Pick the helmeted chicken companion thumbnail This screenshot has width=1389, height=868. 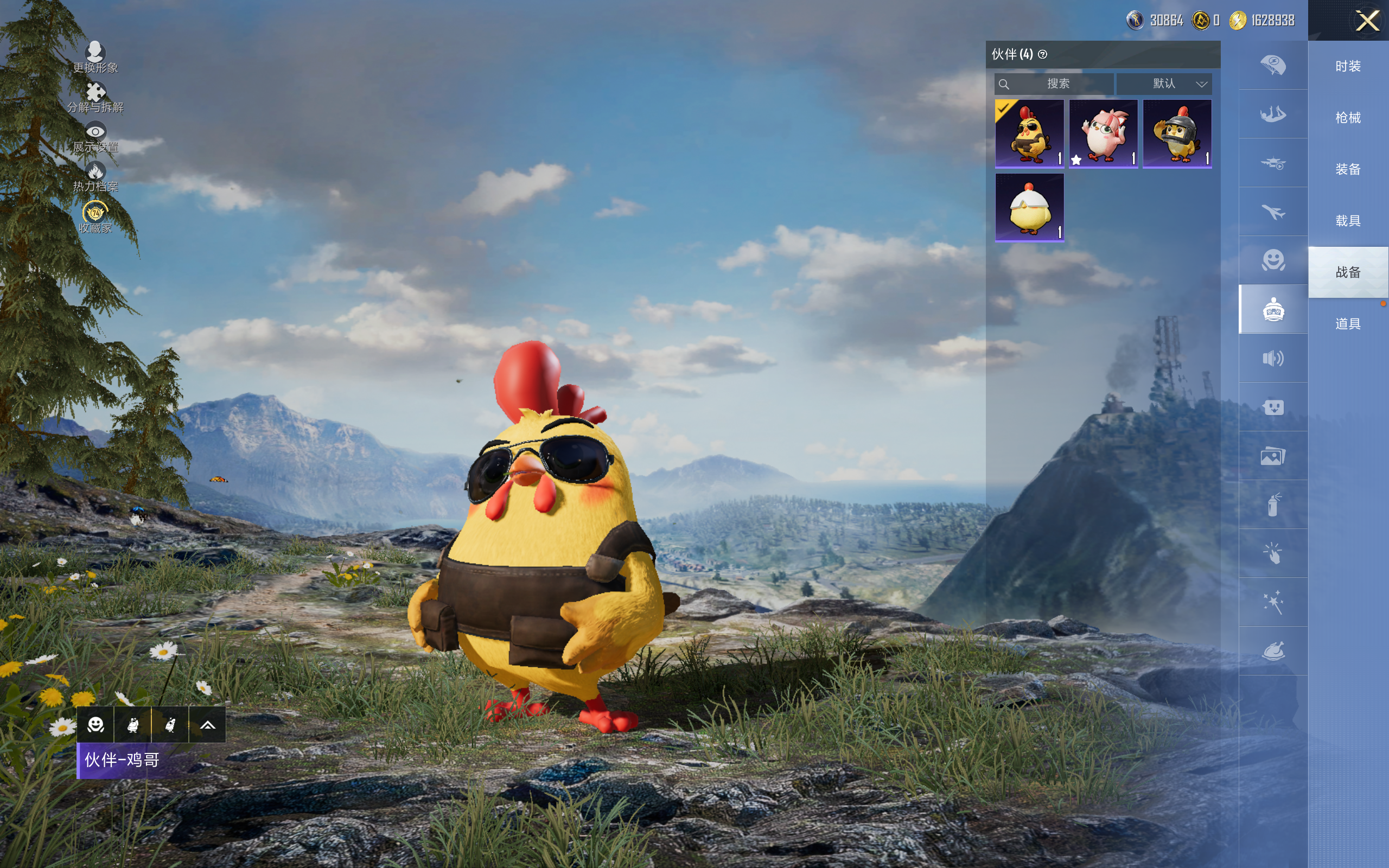tap(1177, 134)
